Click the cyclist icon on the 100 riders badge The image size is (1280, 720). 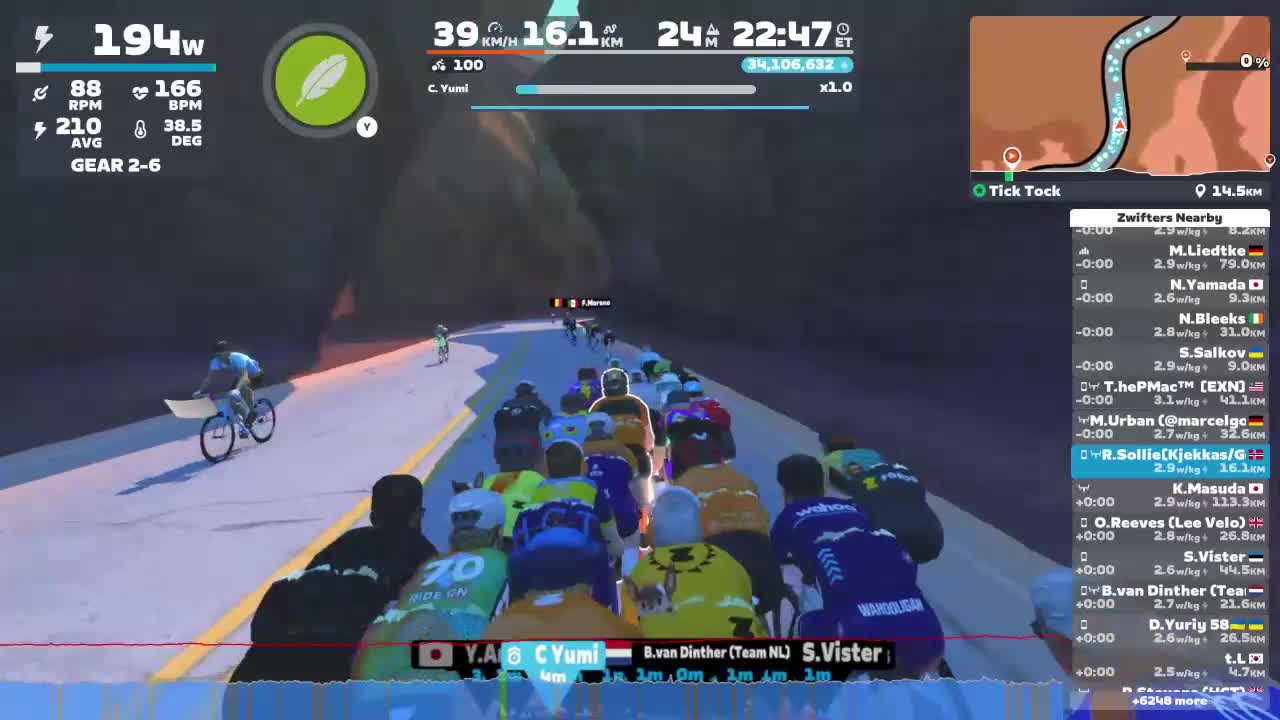pos(441,64)
